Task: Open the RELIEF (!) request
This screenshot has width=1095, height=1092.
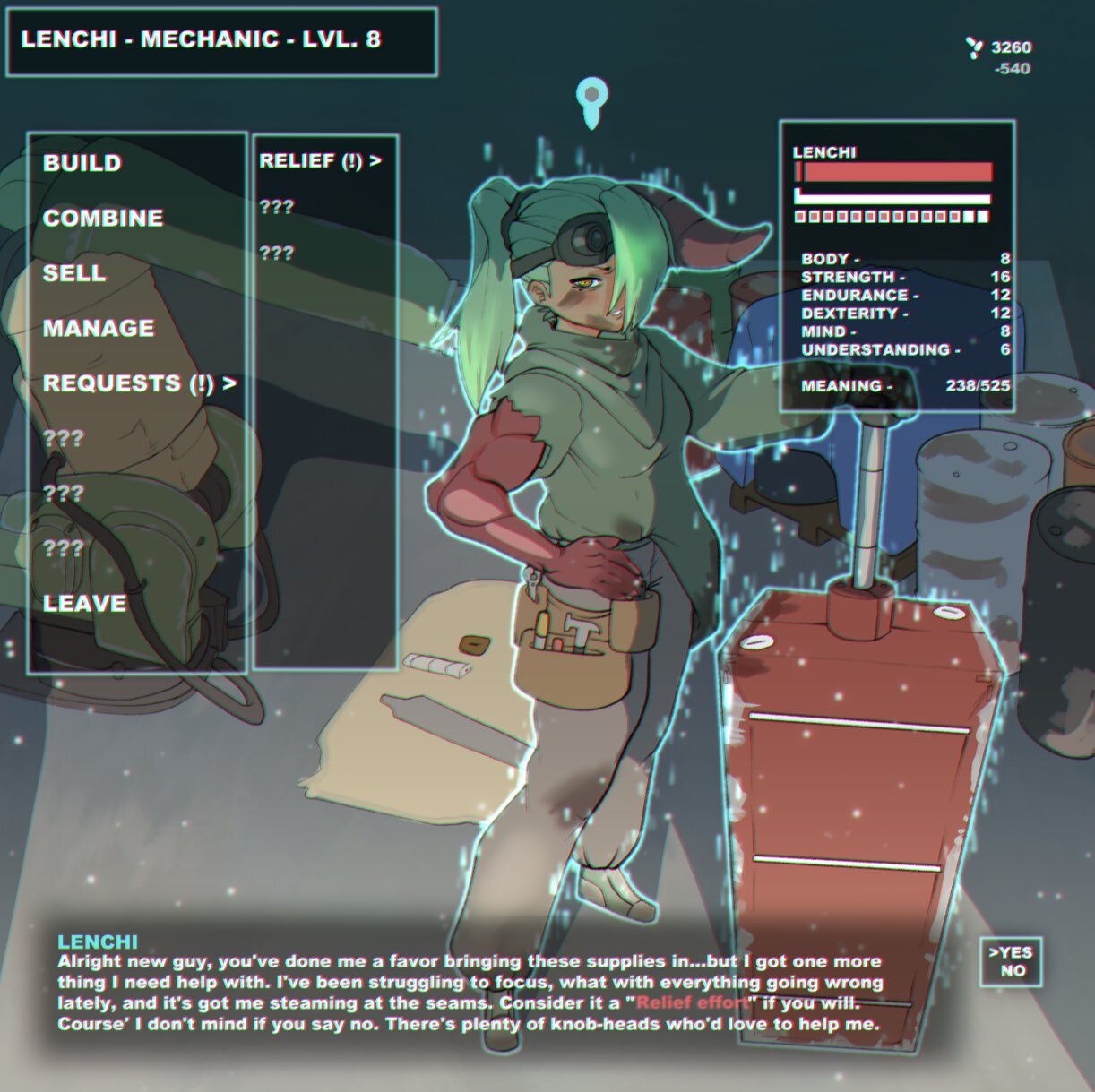Action: point(320,161)
